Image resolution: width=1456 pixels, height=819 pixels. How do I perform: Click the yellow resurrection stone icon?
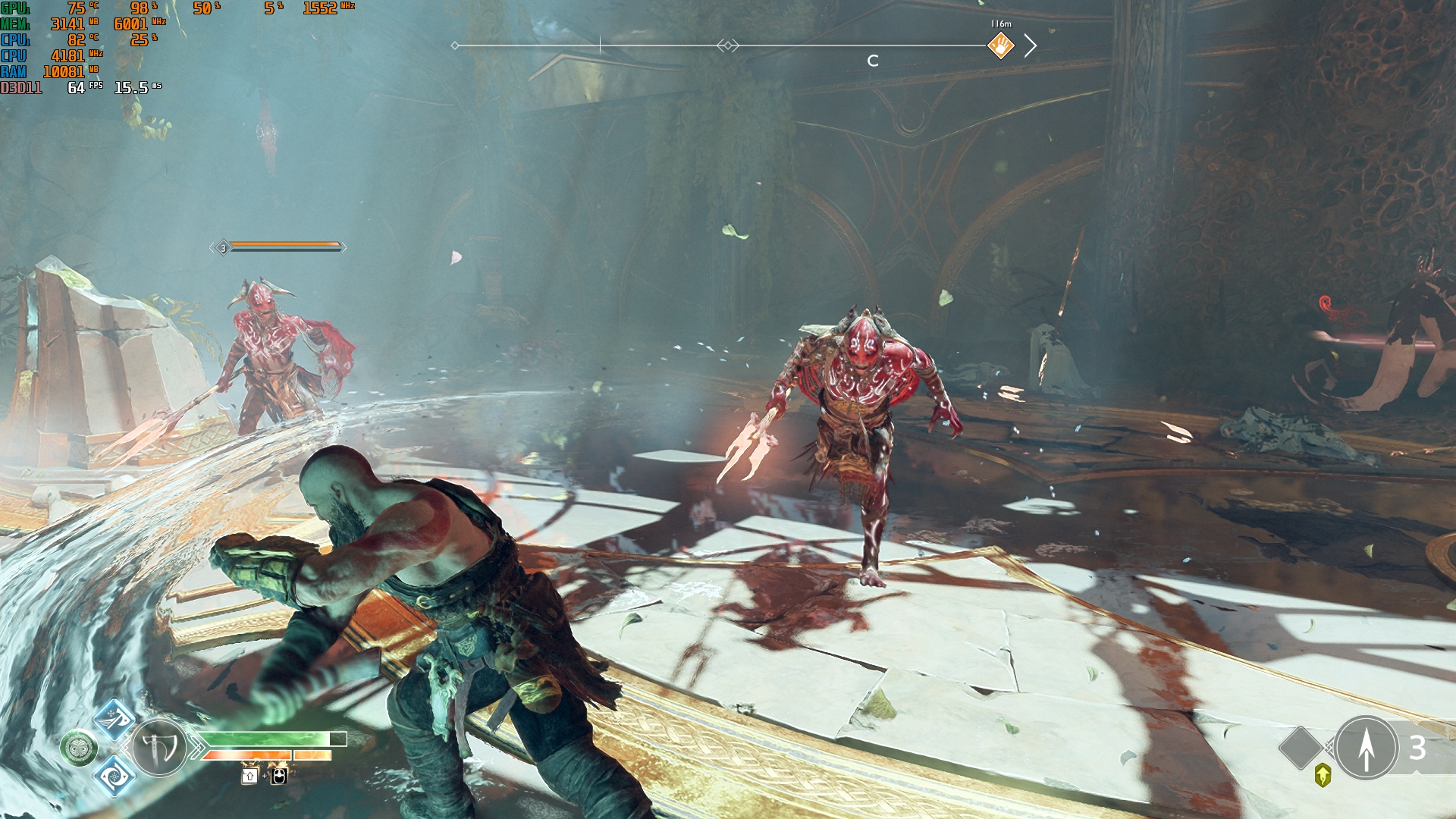[x=1323, y=775]
